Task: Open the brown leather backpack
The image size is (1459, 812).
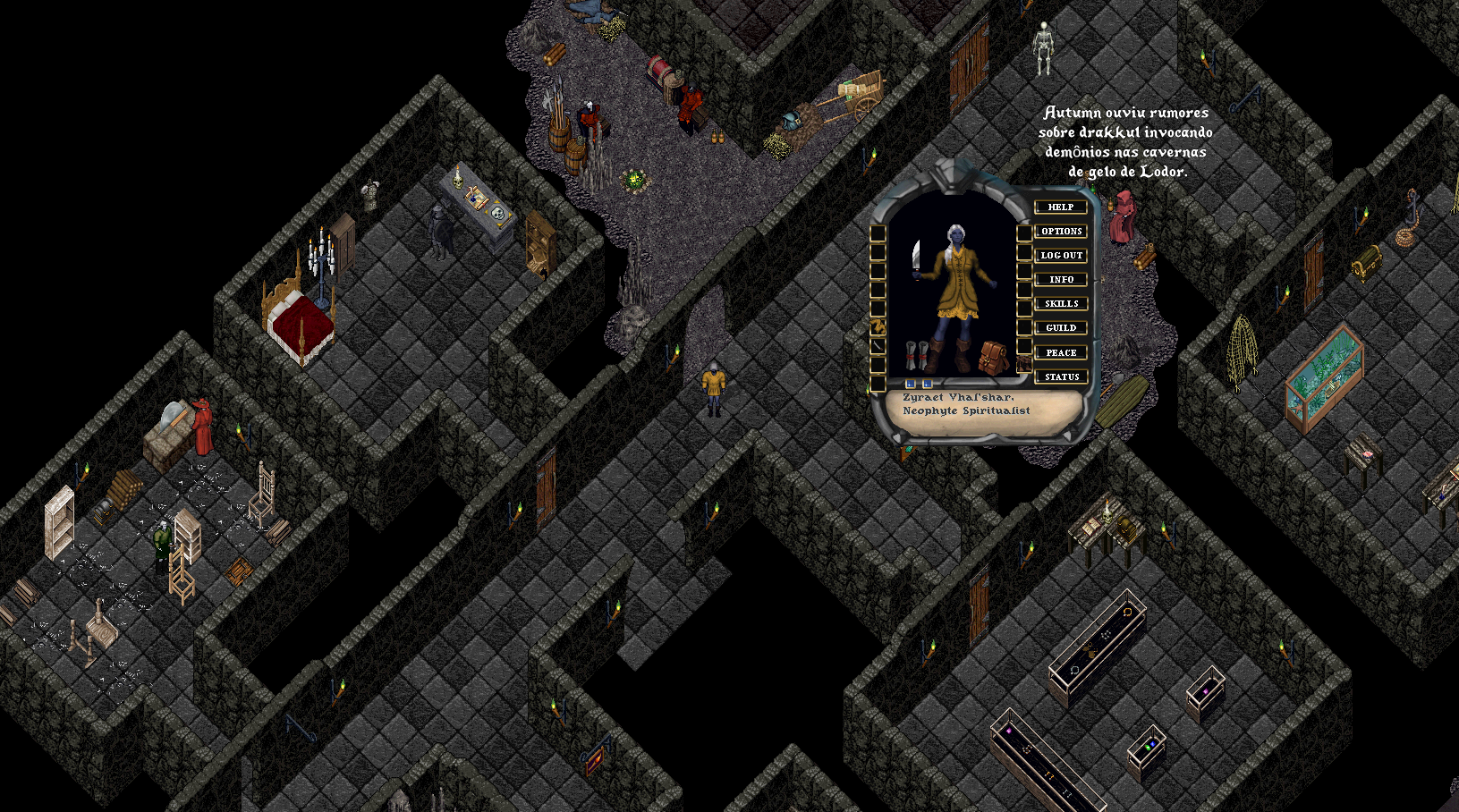Action: click(x=992, y=357)
